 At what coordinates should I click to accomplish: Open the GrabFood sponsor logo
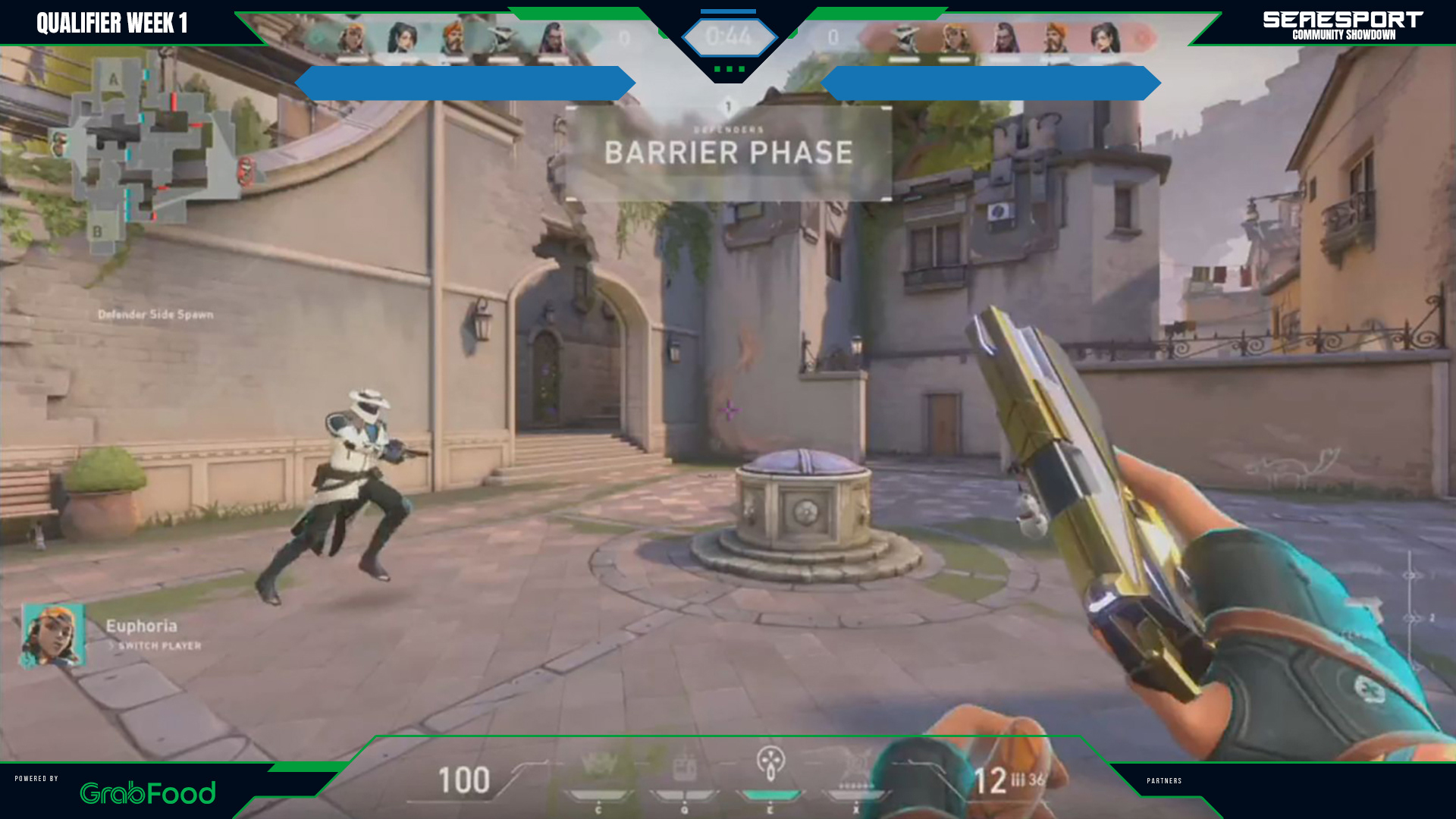click(148, 792)
